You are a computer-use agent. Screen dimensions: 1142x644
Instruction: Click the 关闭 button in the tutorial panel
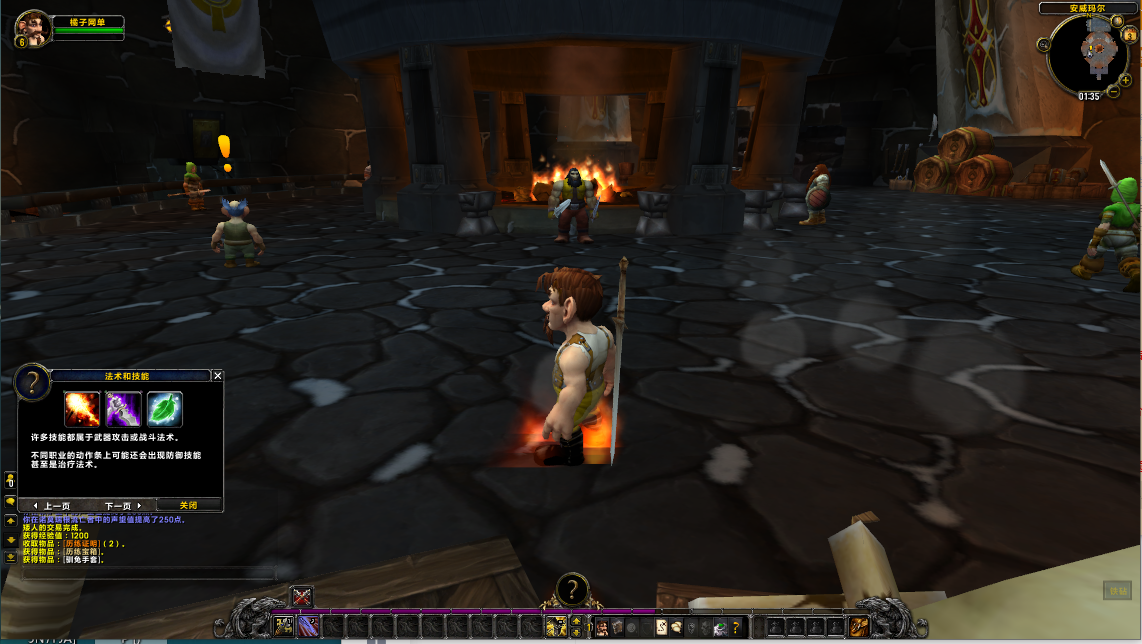pyautogui.click(x=188, y=505)
